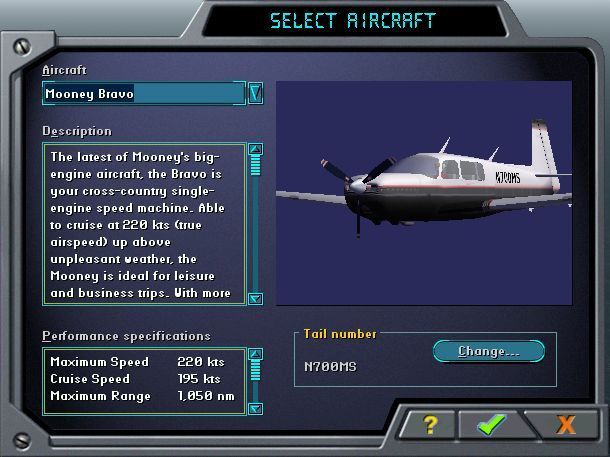Click the description scroll-up arrow
This screenshot has width=610, height=457.
click(255, 150)
